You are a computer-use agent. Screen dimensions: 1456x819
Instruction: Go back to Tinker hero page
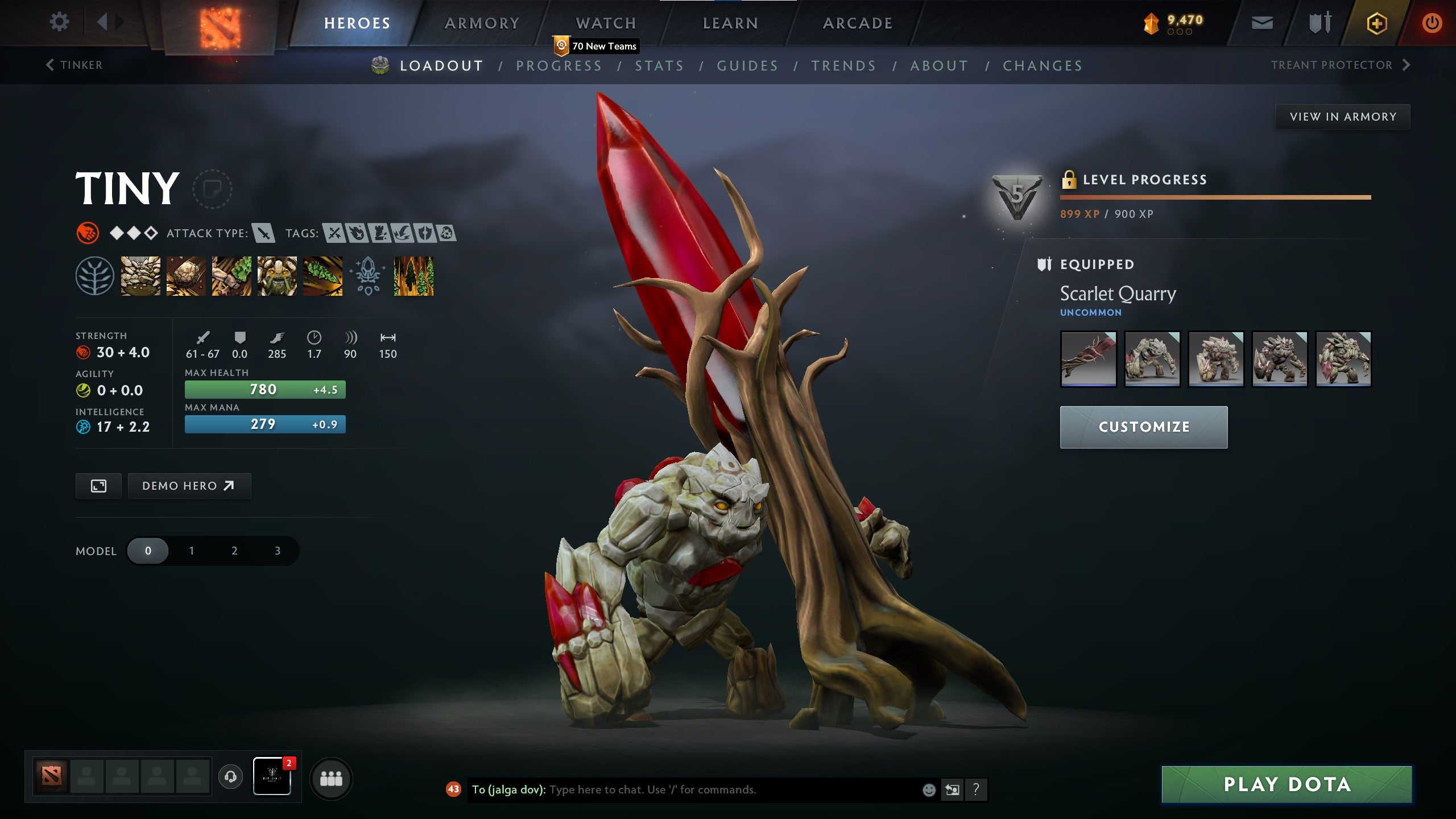[x=75, y=65]
